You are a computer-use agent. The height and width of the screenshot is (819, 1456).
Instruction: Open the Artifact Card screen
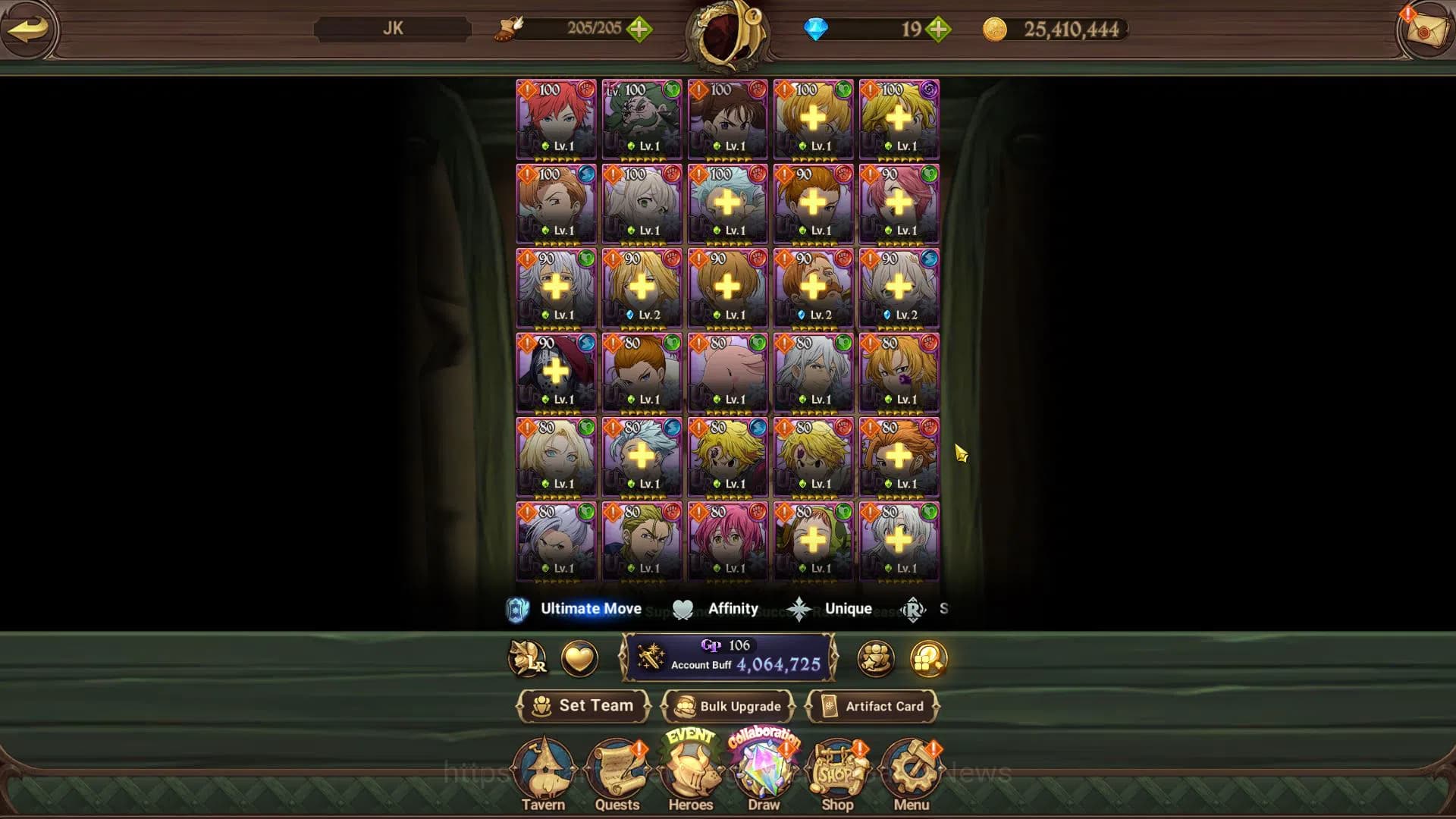pos(874,706)
